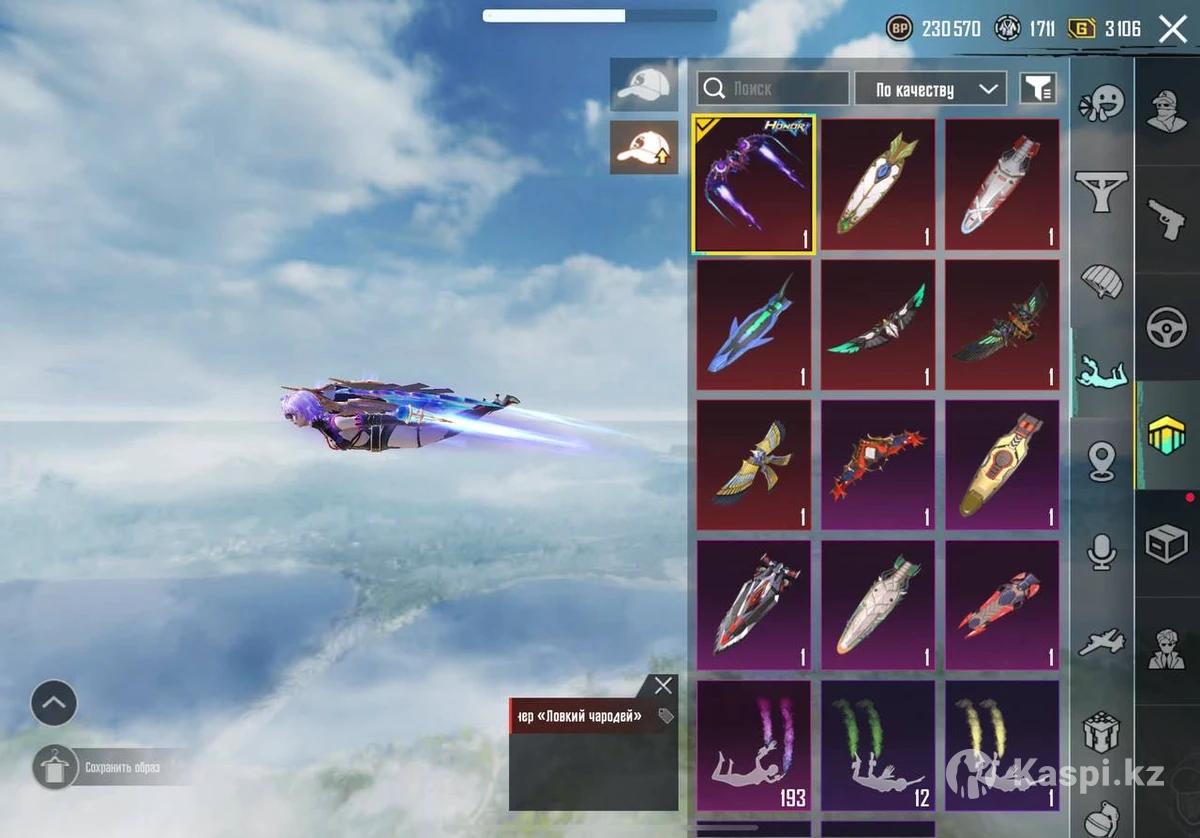Pick the green smoke trail item
The image size is (1200, 838).
[x=878, y=745]
